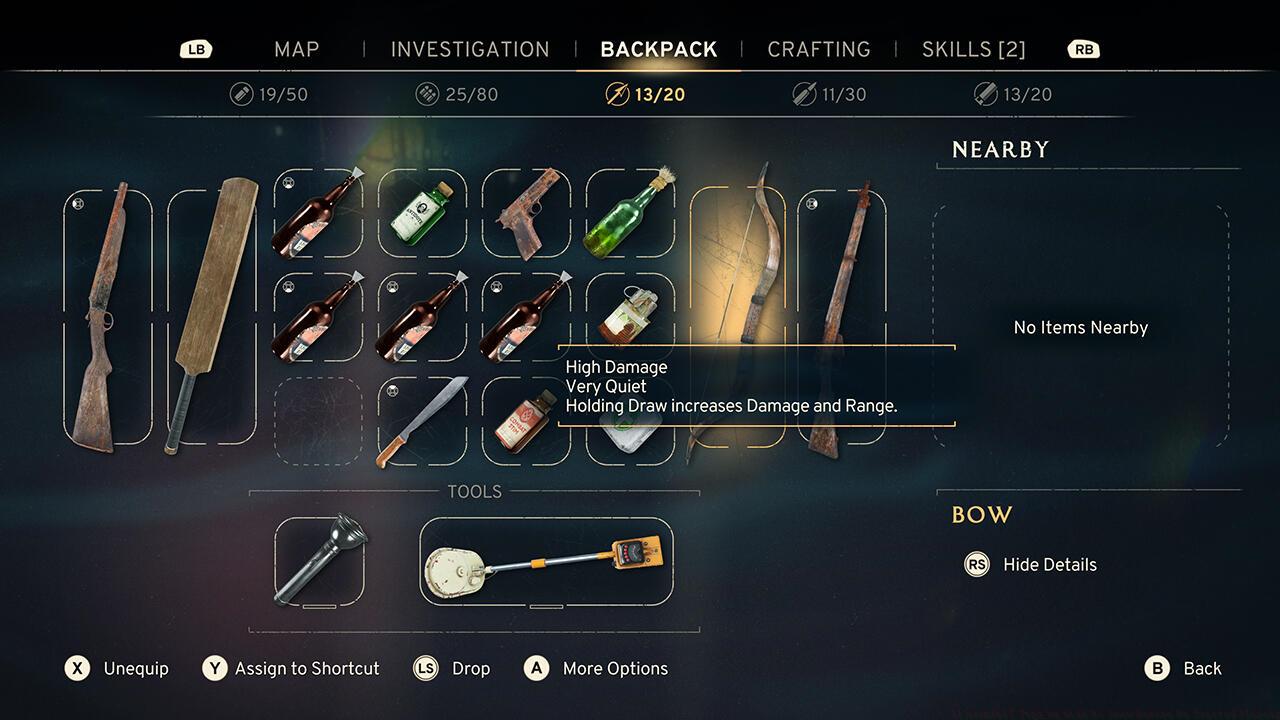Go to the Crafting tab
Image resolution: width=1280 pixels, height=720 pixels.
pos(818,49)
